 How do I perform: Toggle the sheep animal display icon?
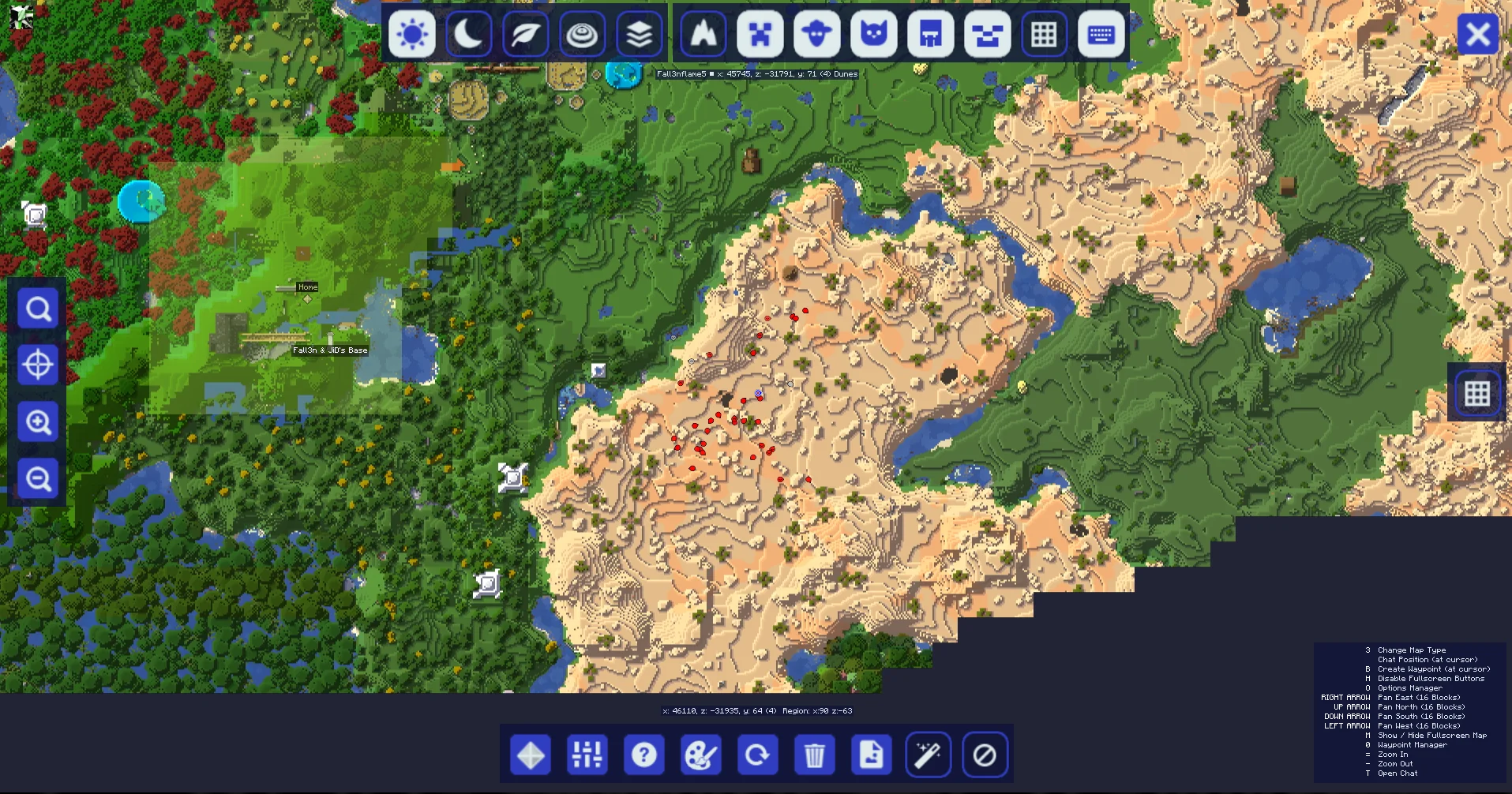point(817,35)
